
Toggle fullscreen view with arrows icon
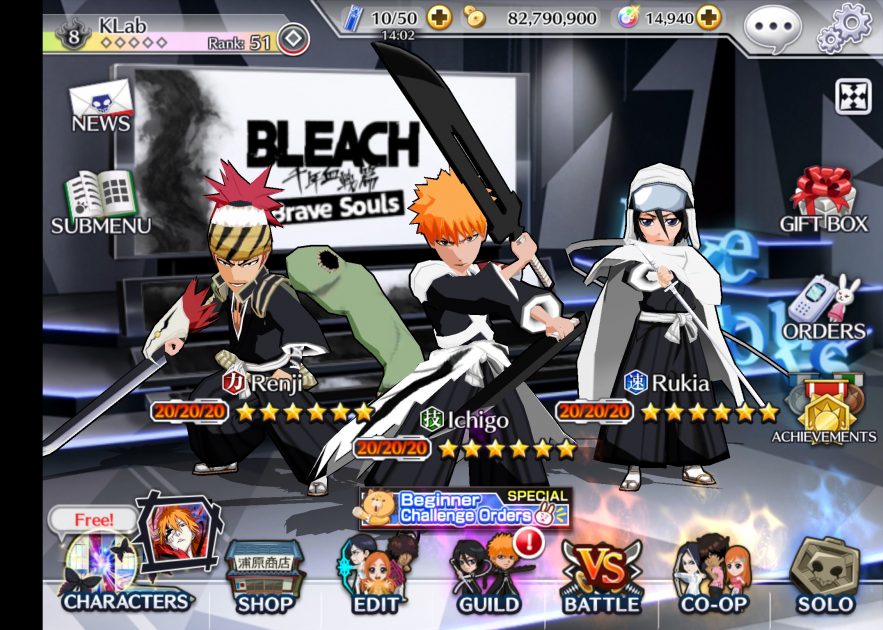coord(853,96)
